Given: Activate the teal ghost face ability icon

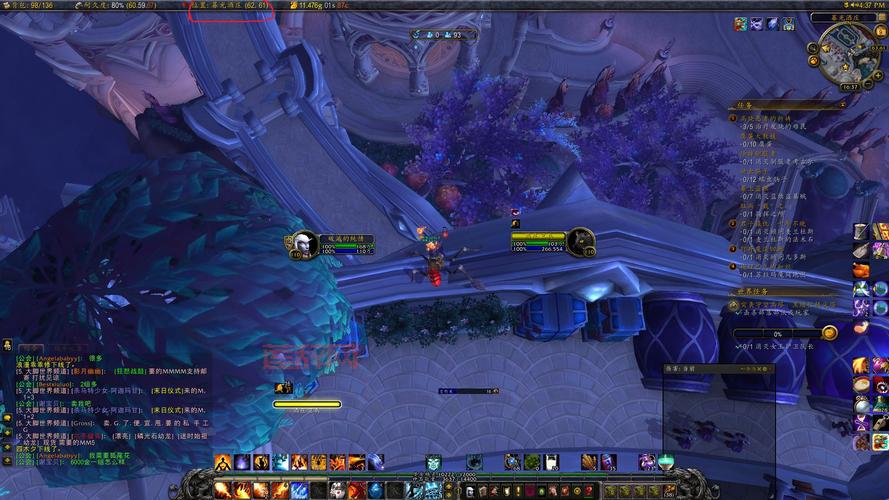Looking at the screenshot, I should click(434, 462).
